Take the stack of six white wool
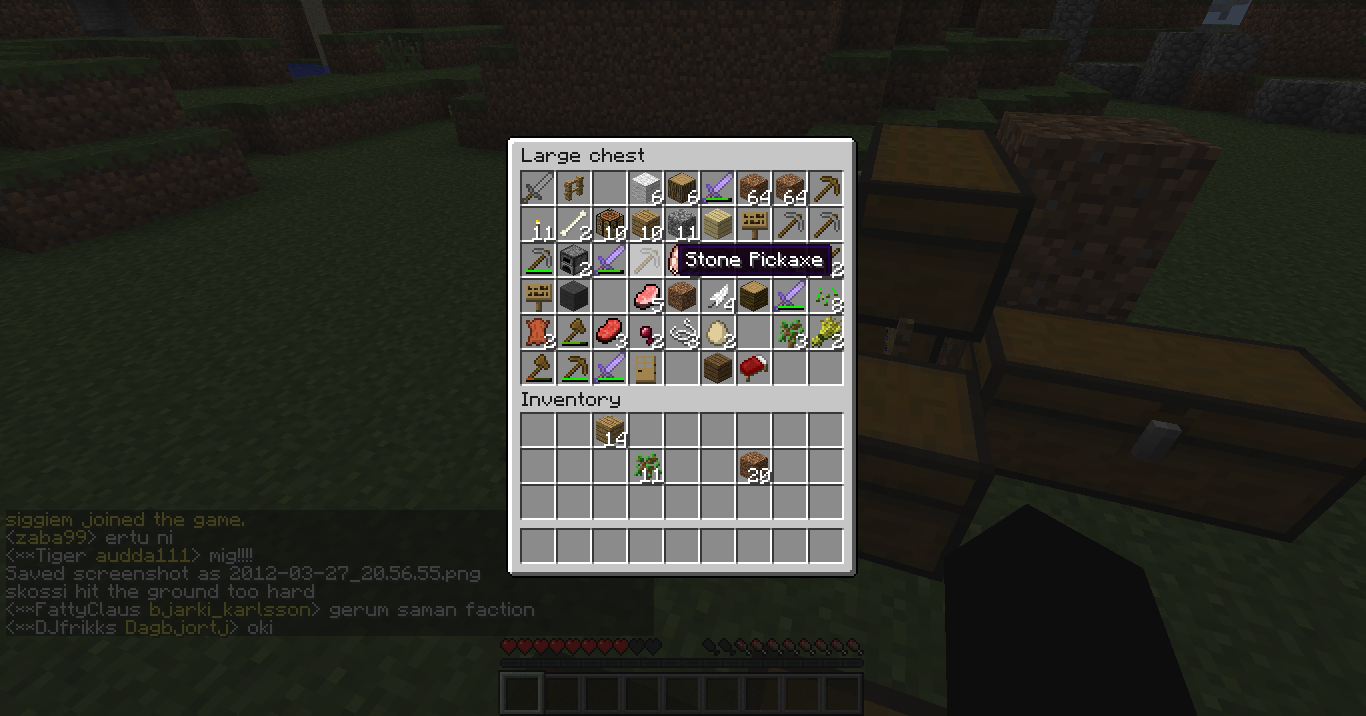Screen dimensions: 1366x716 (x=645, y=189)
